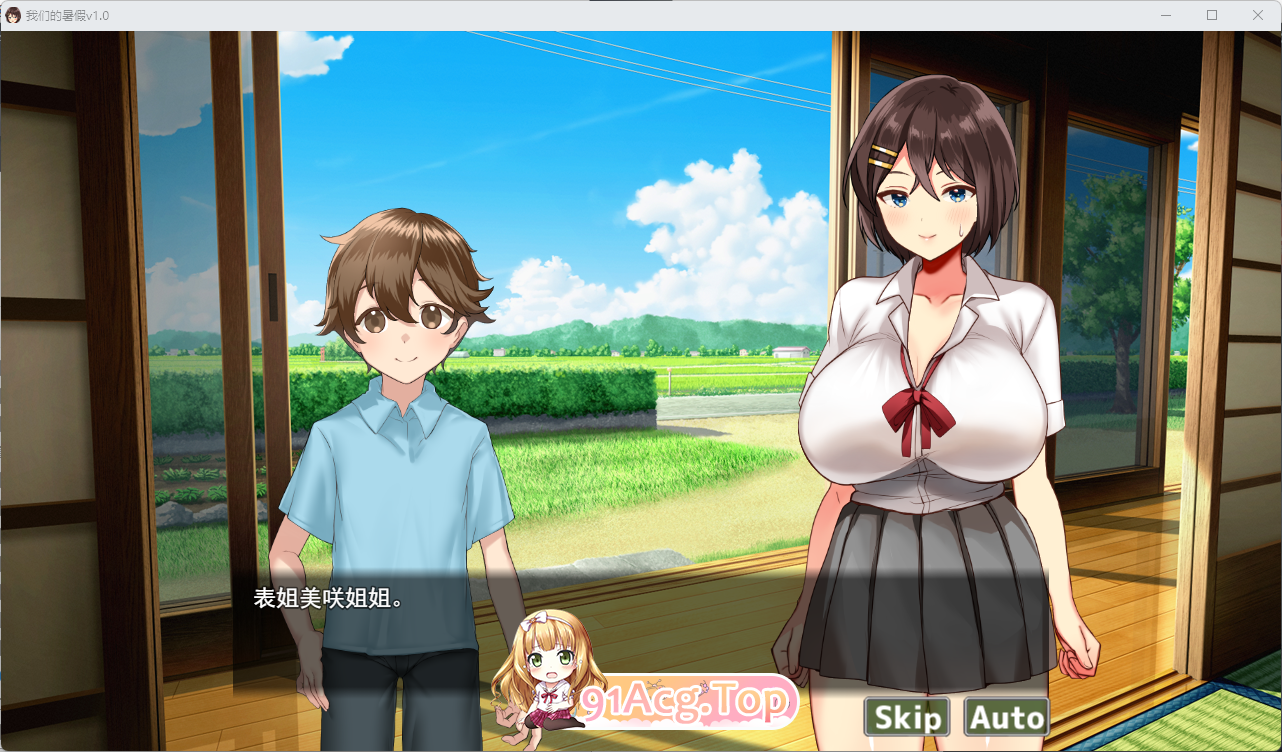
Task: Close the 我们的暑假 game window
Action: click(x=1258, y=15)
